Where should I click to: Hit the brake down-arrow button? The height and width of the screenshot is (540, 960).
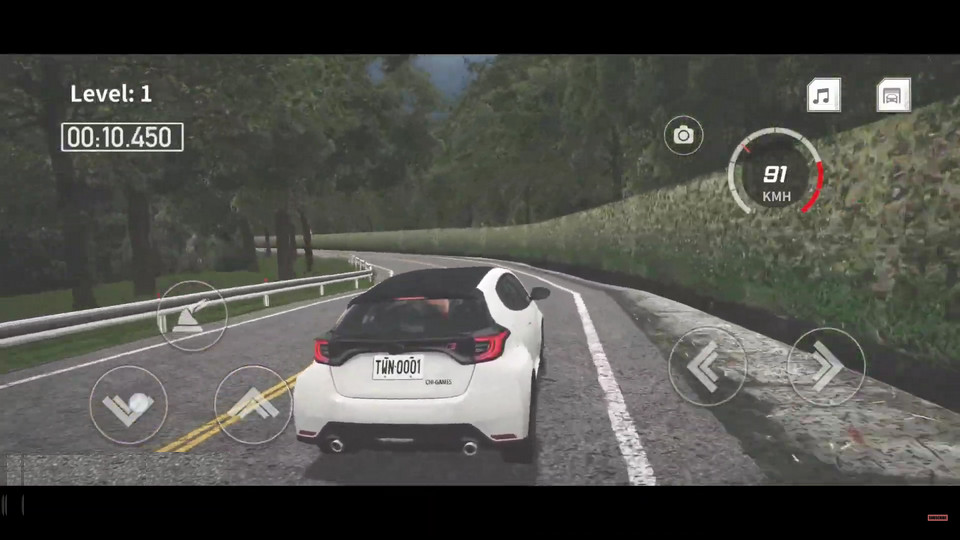click(x=128, y=405)
